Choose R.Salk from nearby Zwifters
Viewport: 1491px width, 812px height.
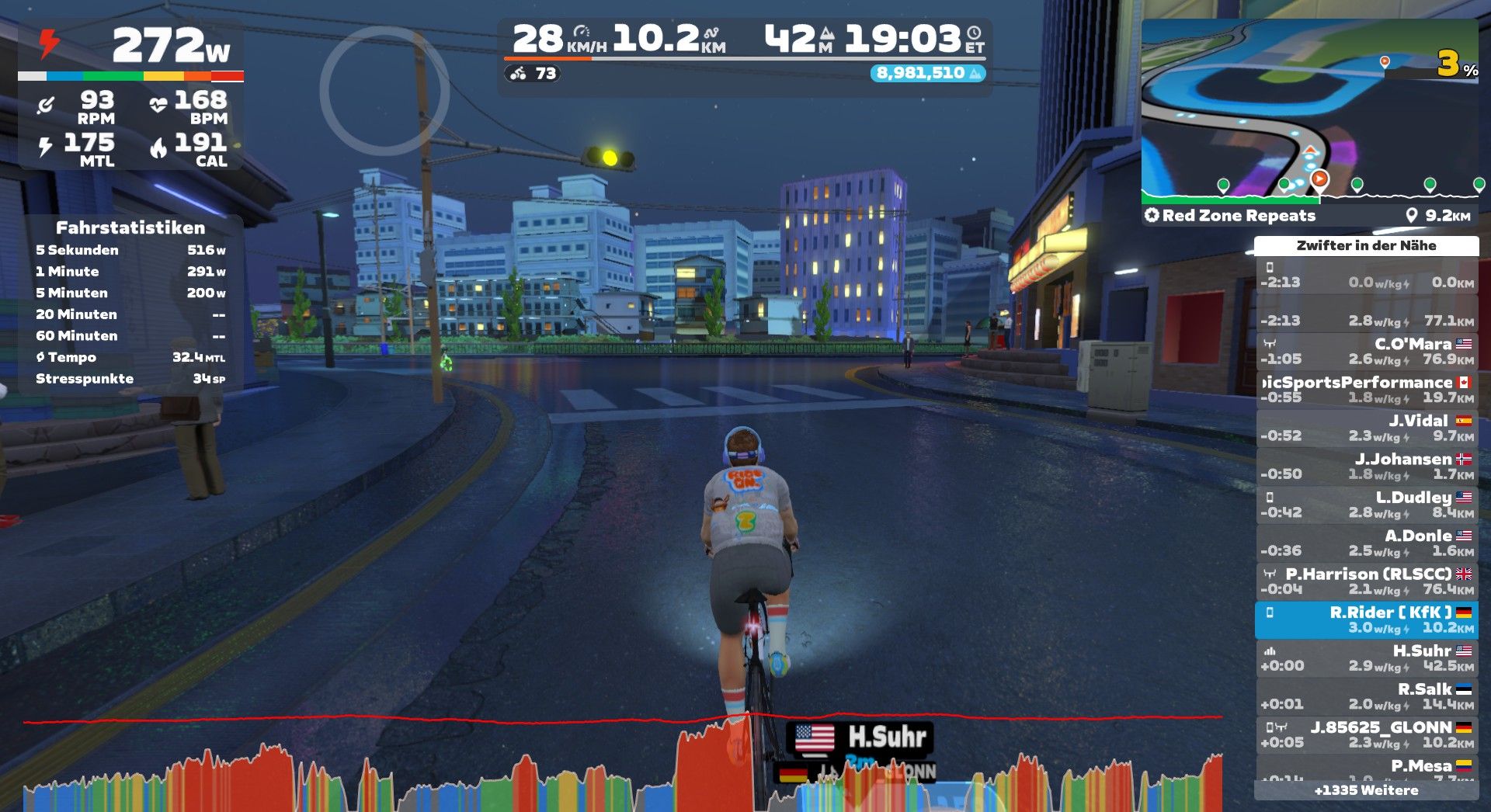1367,696
